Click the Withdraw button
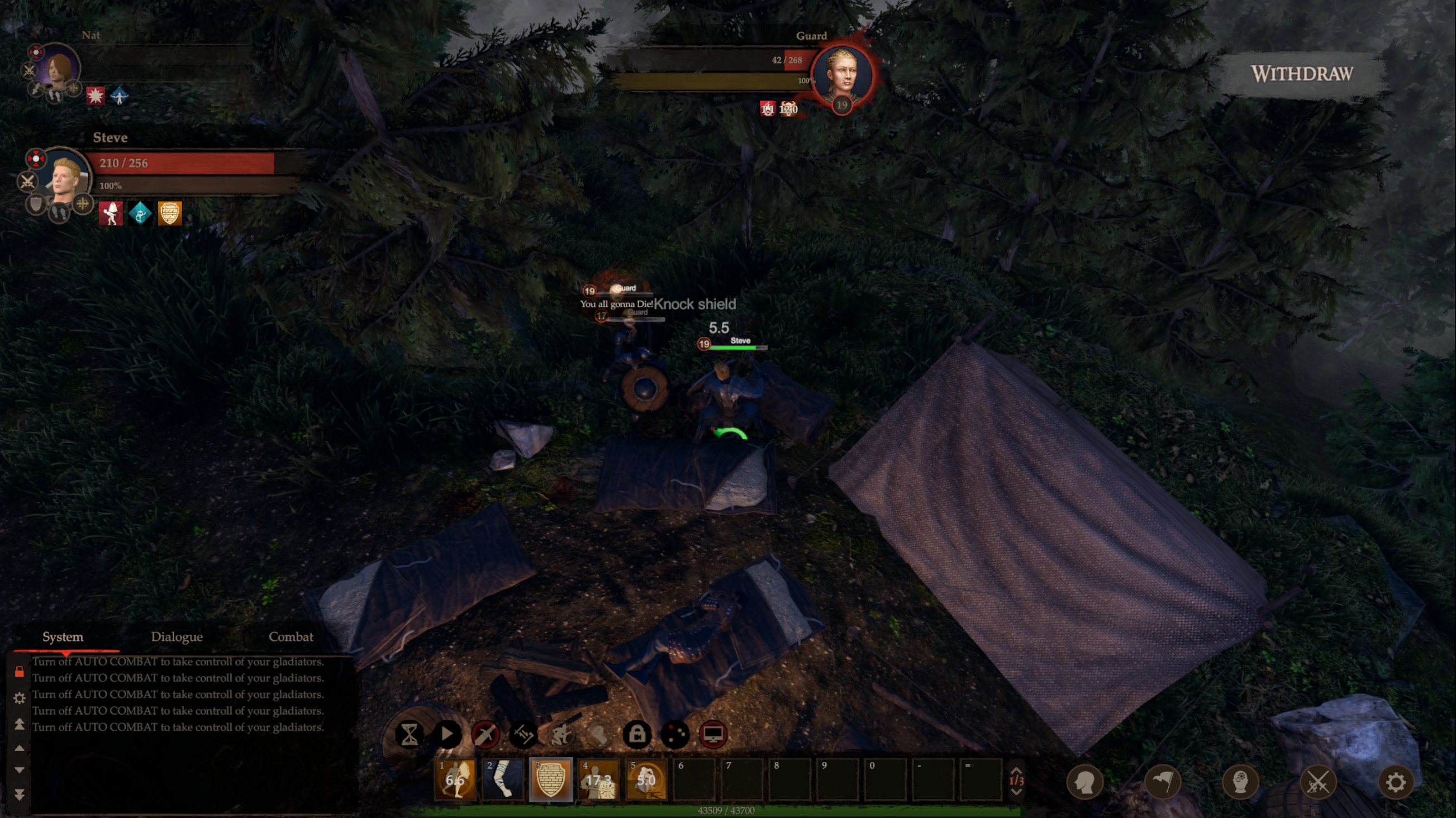 1301,74
